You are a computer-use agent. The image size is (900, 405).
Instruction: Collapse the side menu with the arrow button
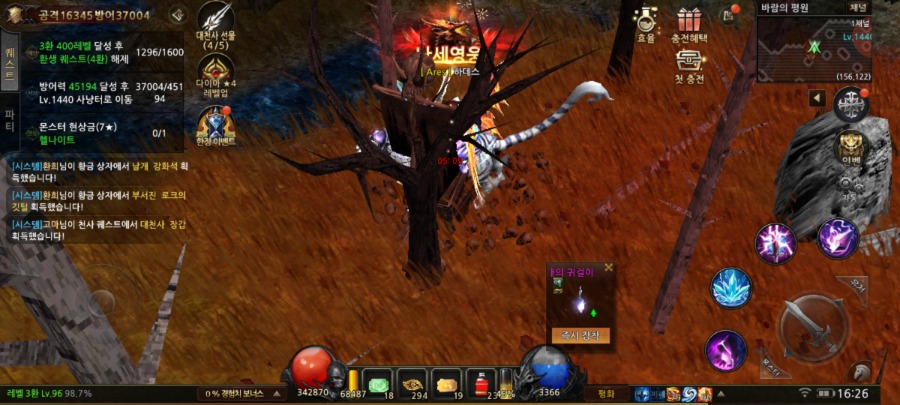[817, 97]
